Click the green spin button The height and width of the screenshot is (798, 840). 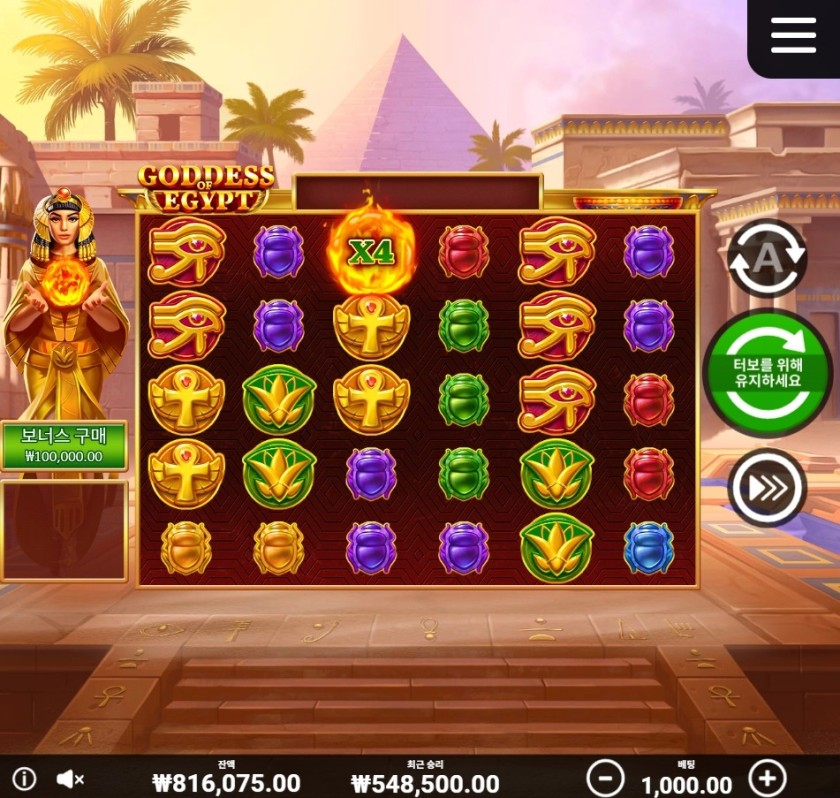tap(768, 373)
